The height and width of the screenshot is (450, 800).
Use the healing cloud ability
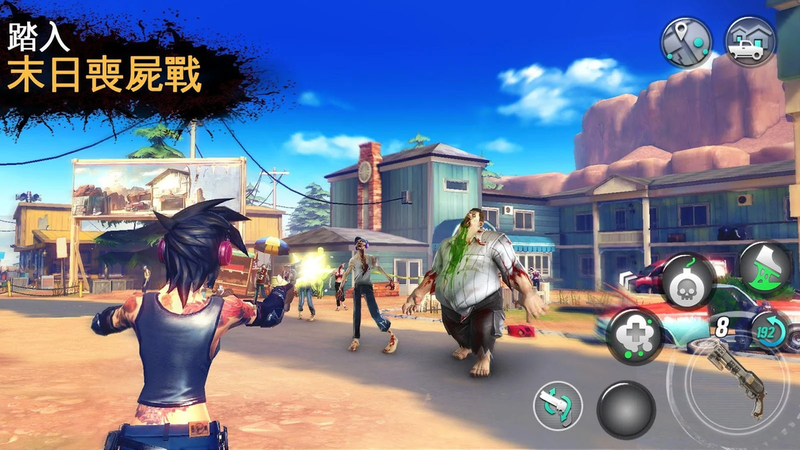pos(633,334)
